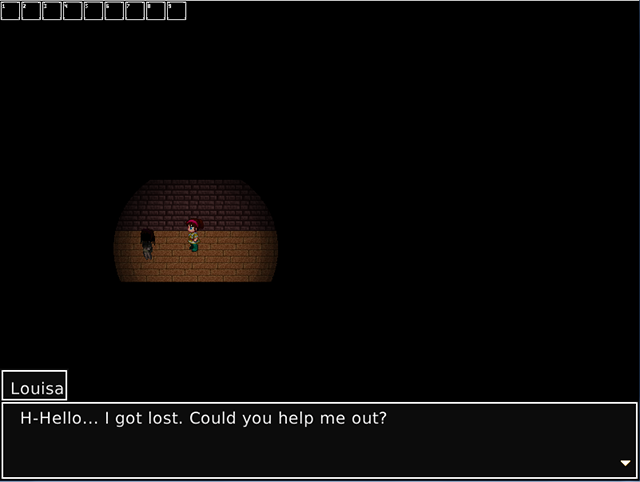This screenshot has height=482, width=640.
Task: Click Louisa's dialogue message box
Action: [319, 440]
